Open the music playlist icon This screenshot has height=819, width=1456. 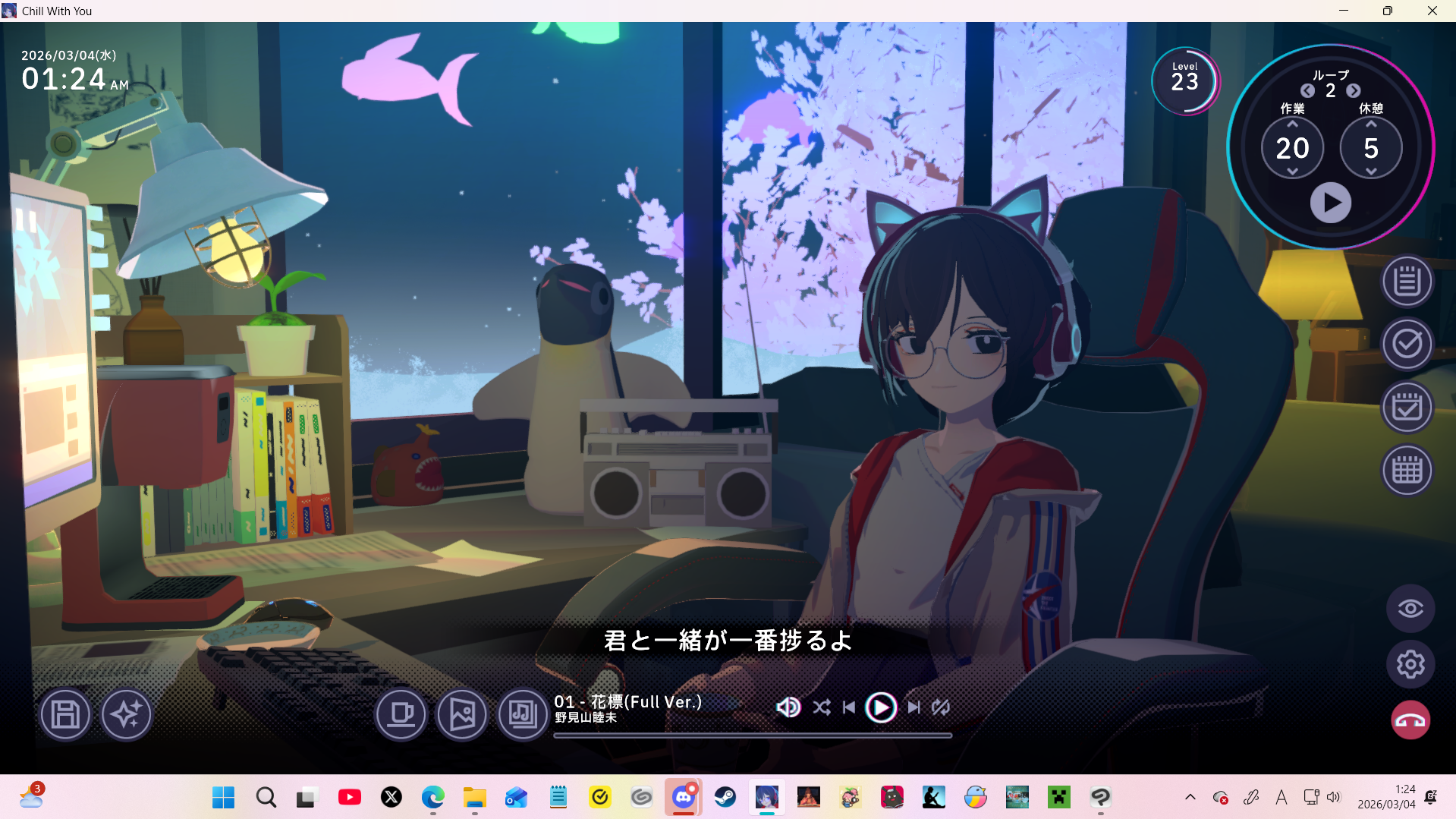point(523,714)
